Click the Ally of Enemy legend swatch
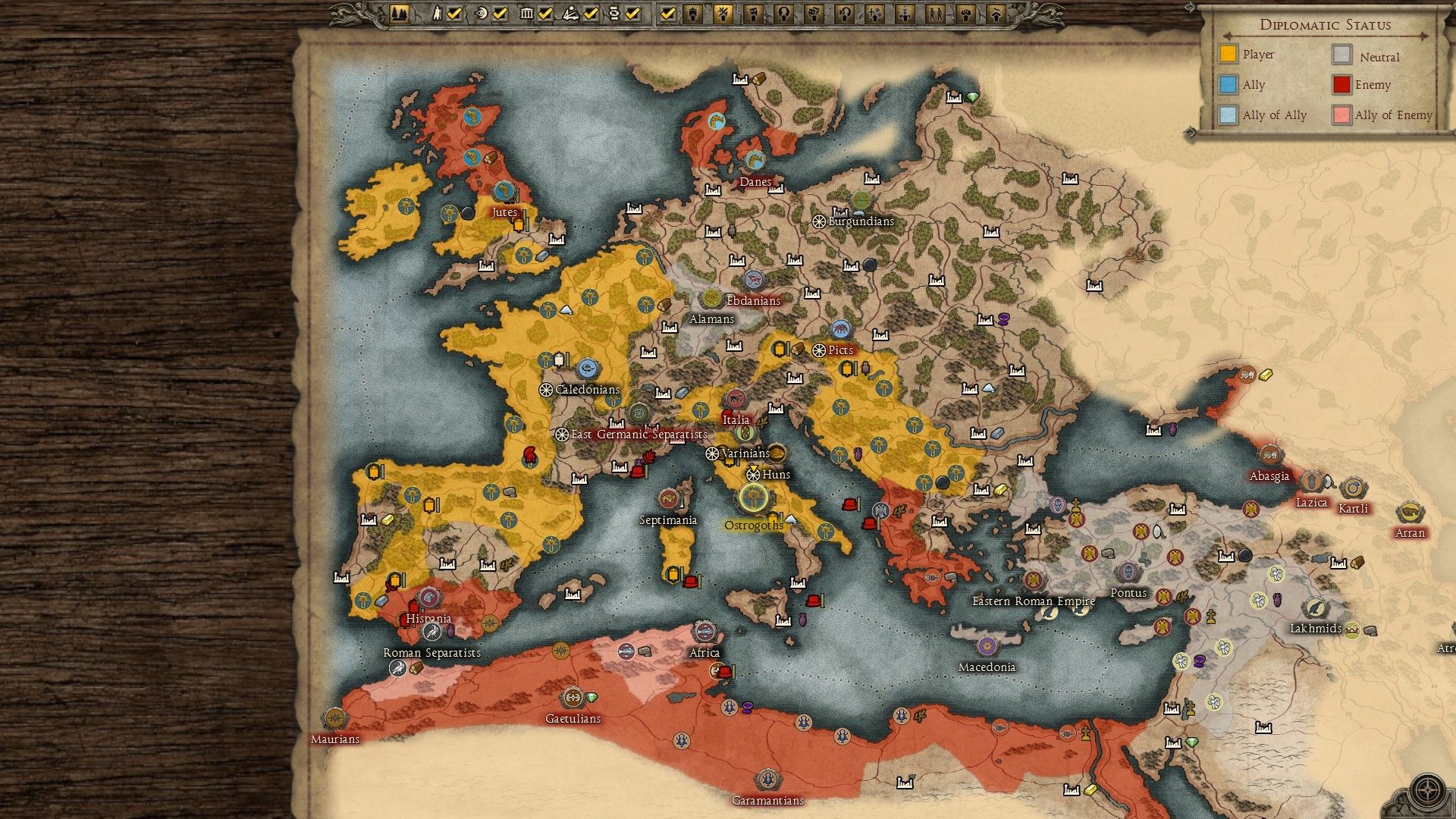This screenshot has height=819, width=1456. click(x=1342, y=115)
